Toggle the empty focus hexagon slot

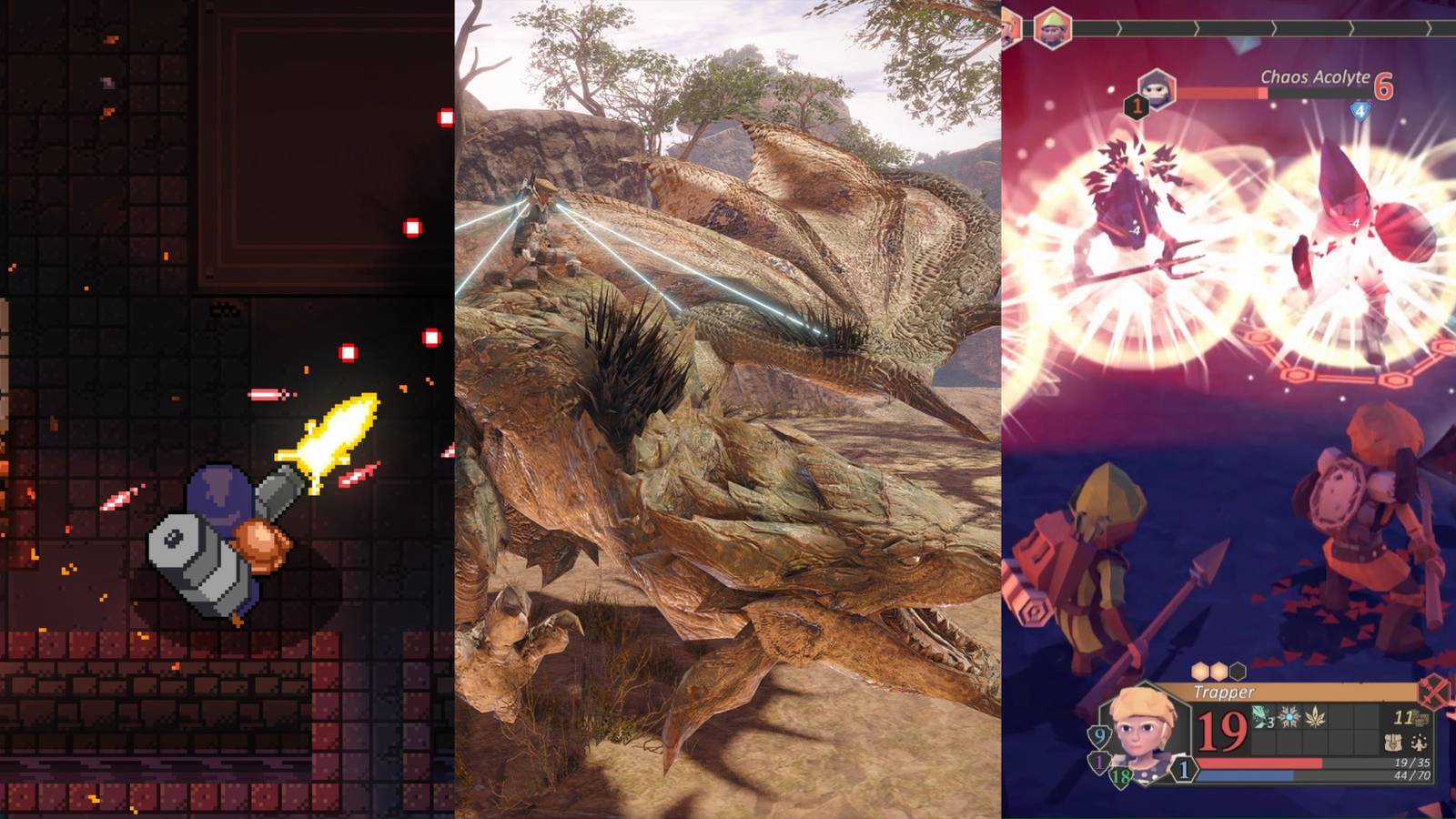pyautogui.click(x=1239, y=672)
